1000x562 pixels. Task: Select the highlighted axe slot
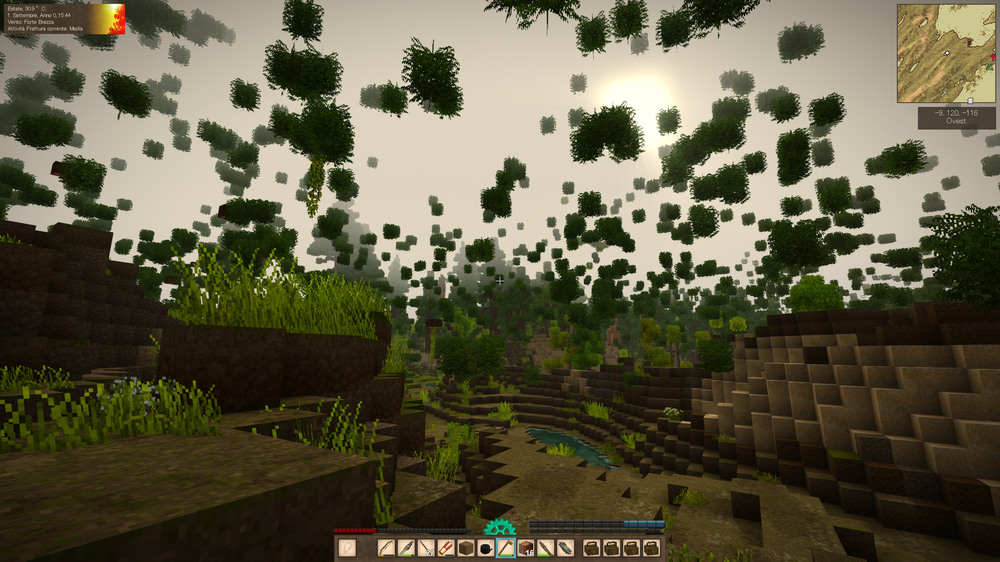[506, 548]
